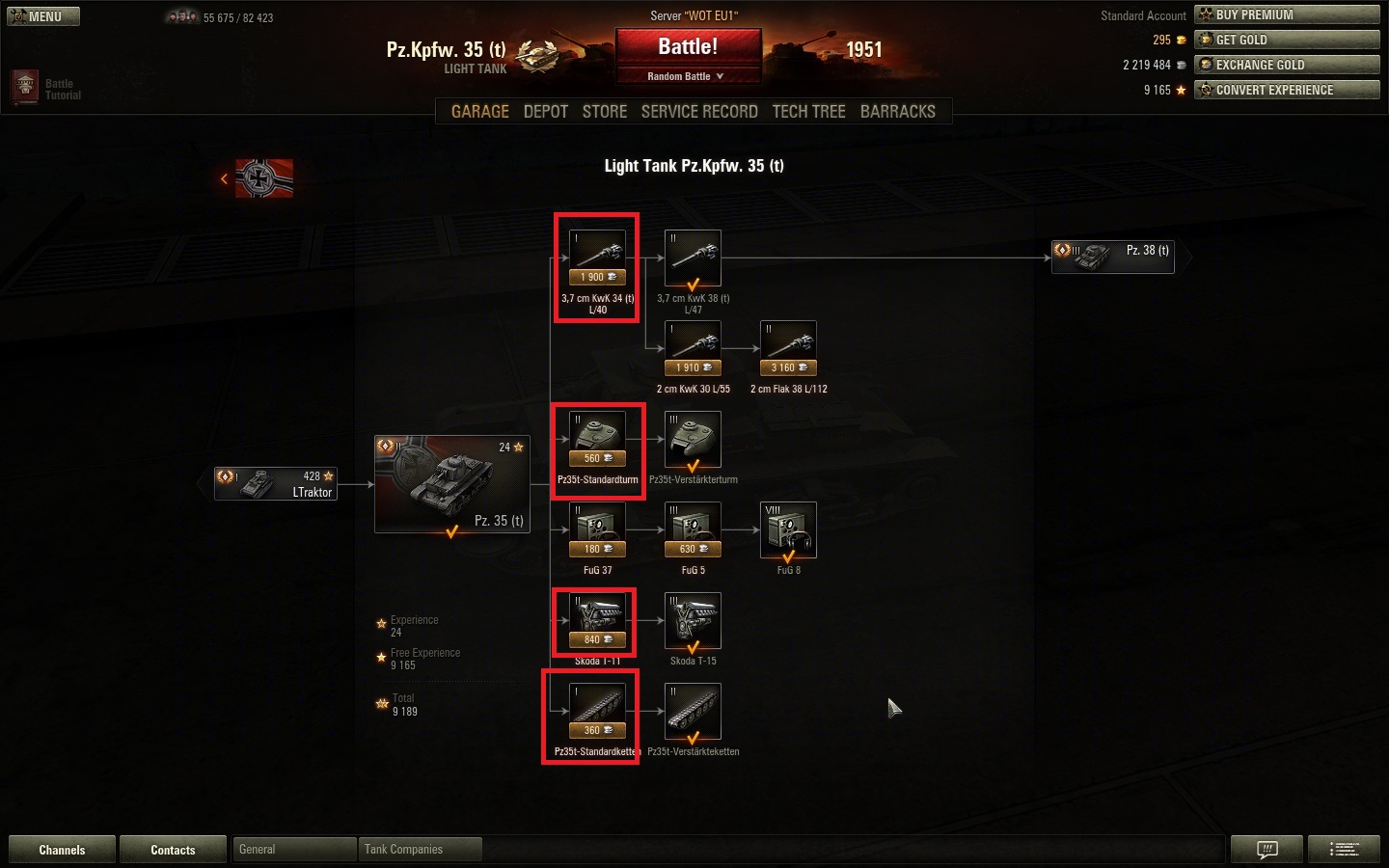Choose the 2 cm Flak 38 L/112 gun module
Viewport: 1389px width, 868px height.
[788, 348]
